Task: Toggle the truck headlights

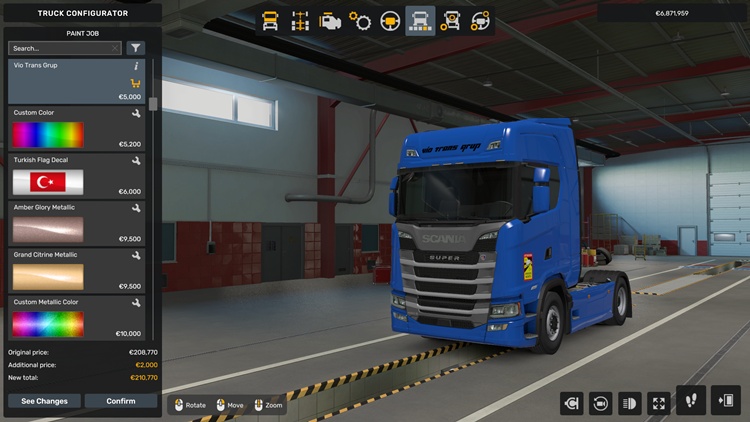Action: 630,403
